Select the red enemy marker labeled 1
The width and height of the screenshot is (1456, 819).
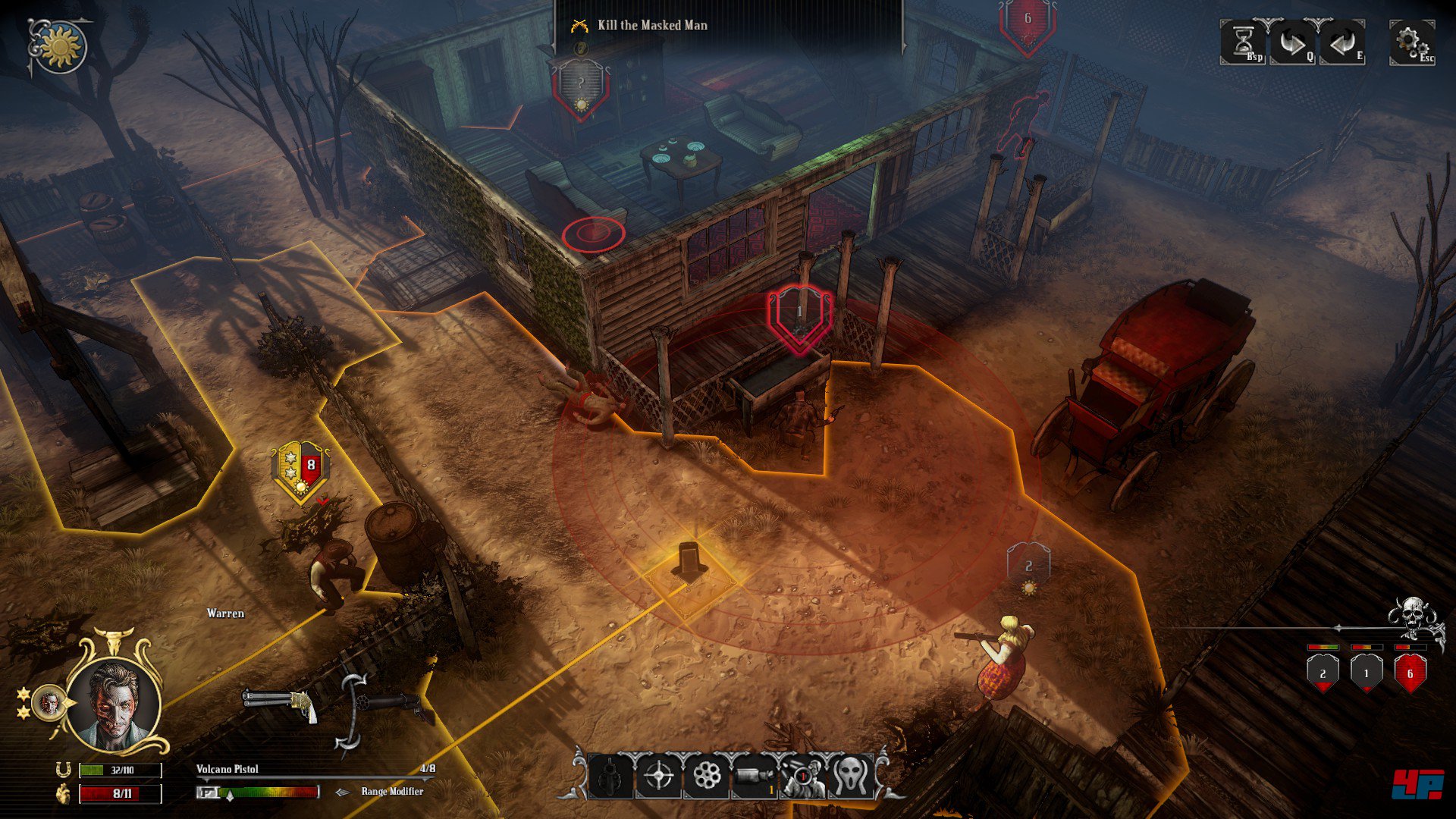coord(799,315)
